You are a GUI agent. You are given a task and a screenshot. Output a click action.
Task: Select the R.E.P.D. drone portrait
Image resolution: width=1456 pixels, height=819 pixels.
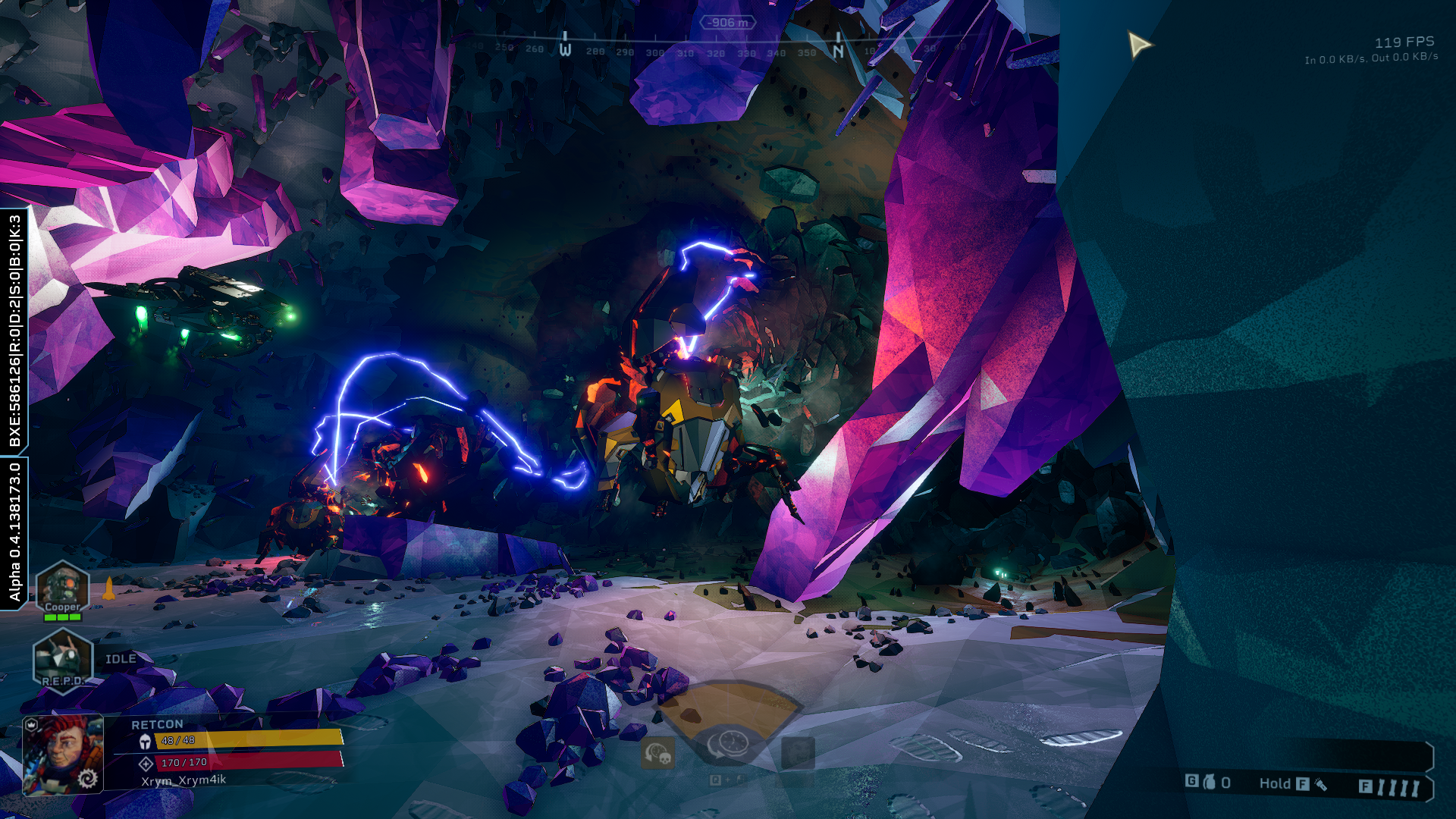tap(62, 658)
